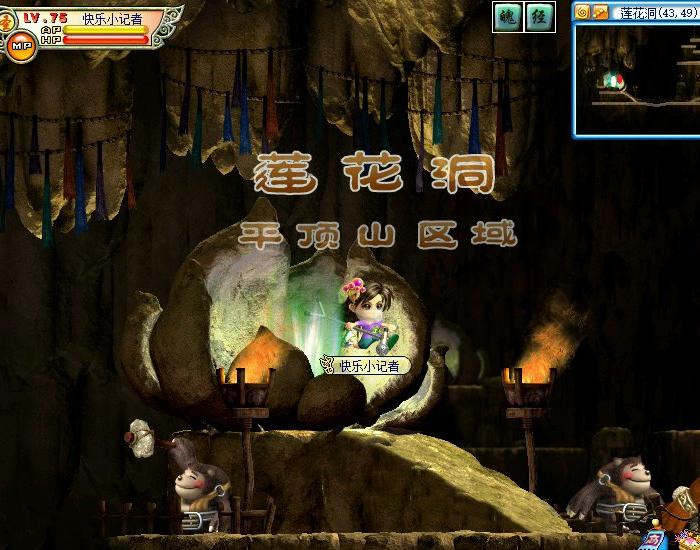Open the gold emblem beside the level
700x550 pixels.
(x=9, y=20)
